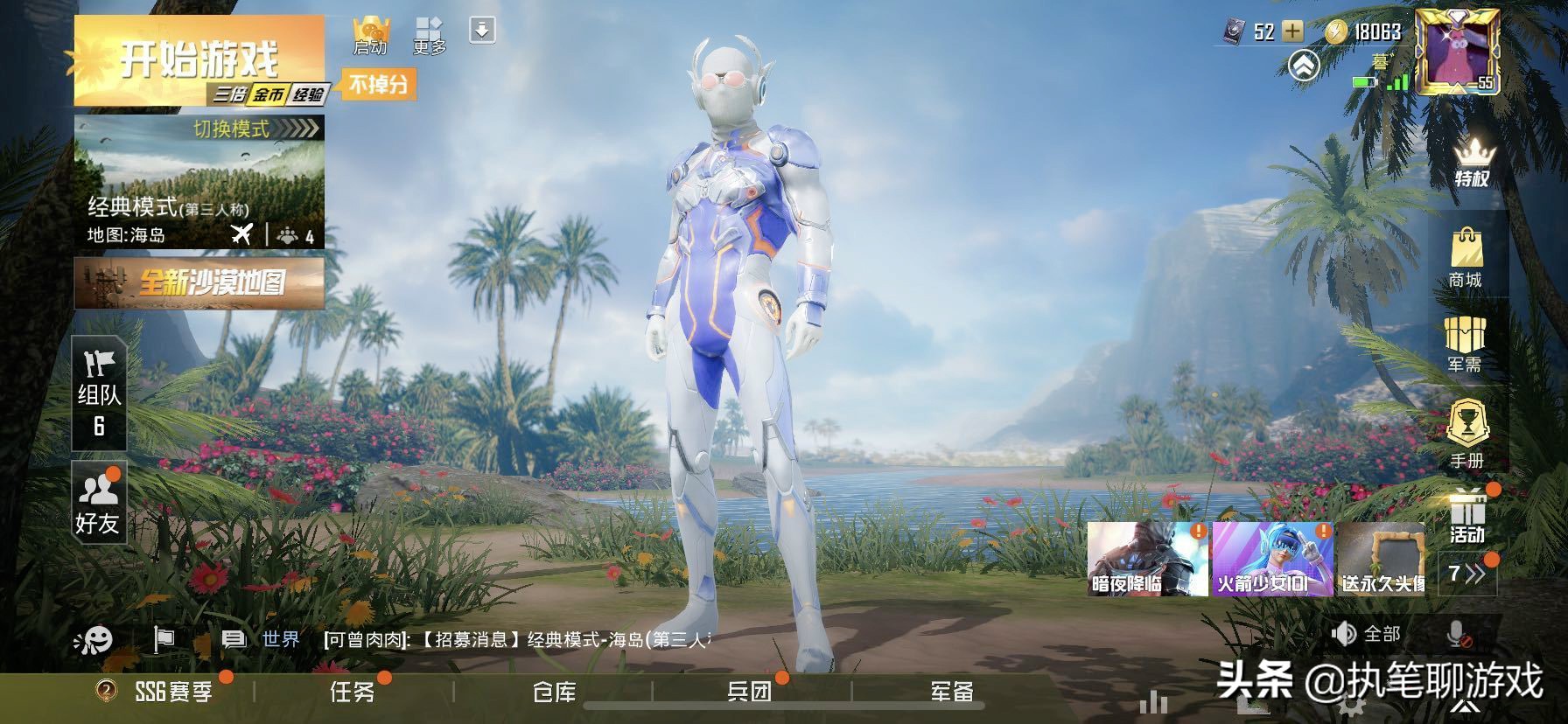Click the green boost progress bar
The height and width of the screenshot is (724, 1568).
1363,82
